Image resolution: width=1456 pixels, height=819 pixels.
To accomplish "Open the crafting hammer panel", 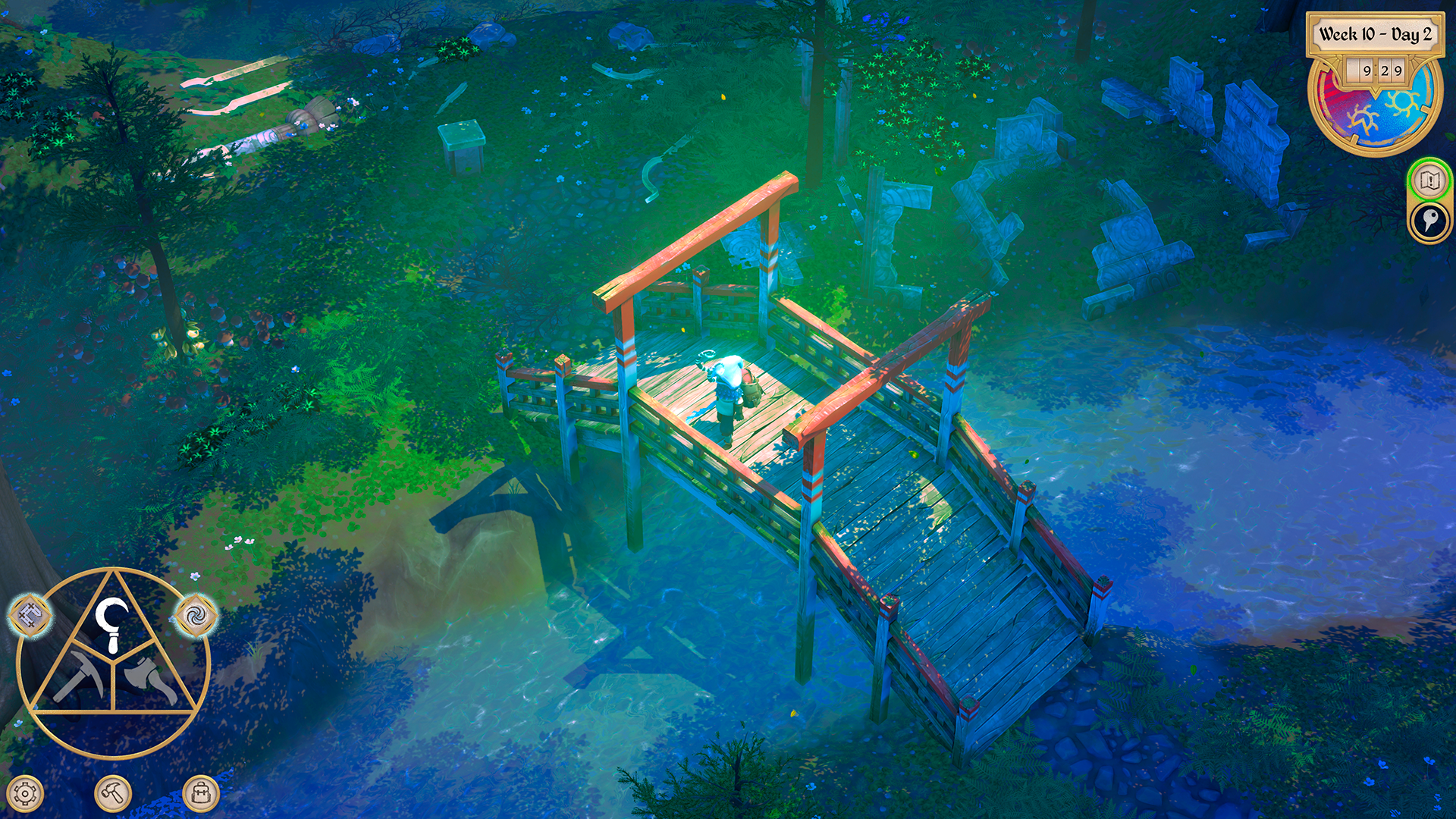I will [112, 793].
